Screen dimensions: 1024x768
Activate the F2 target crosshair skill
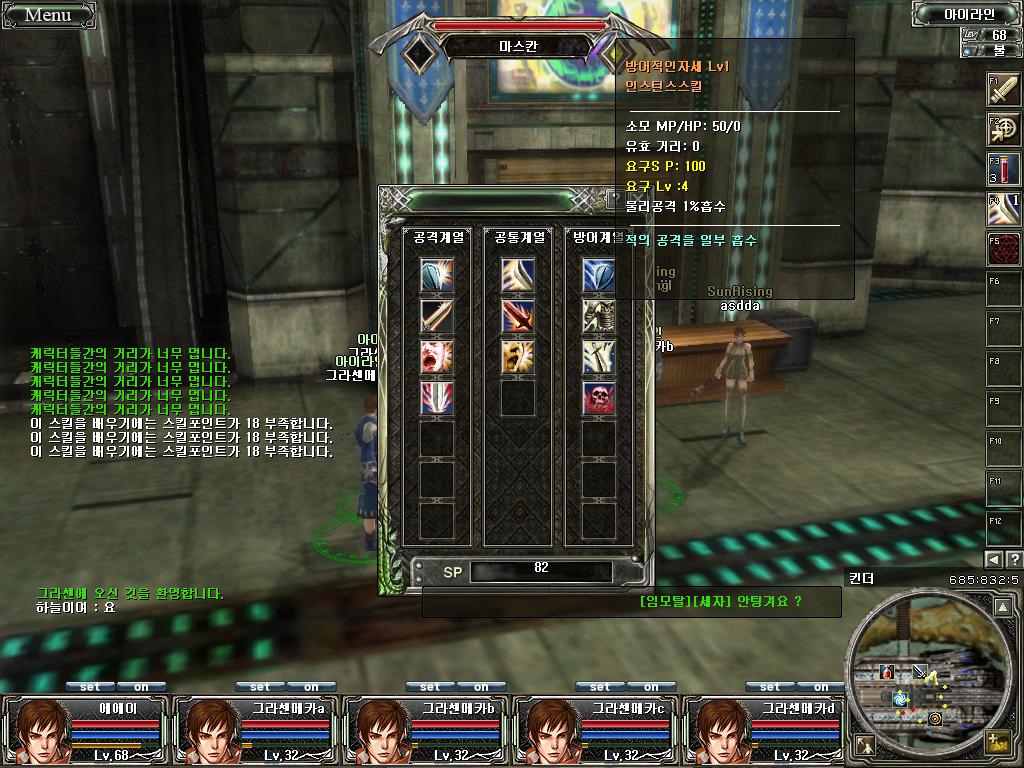(1003, 130)
